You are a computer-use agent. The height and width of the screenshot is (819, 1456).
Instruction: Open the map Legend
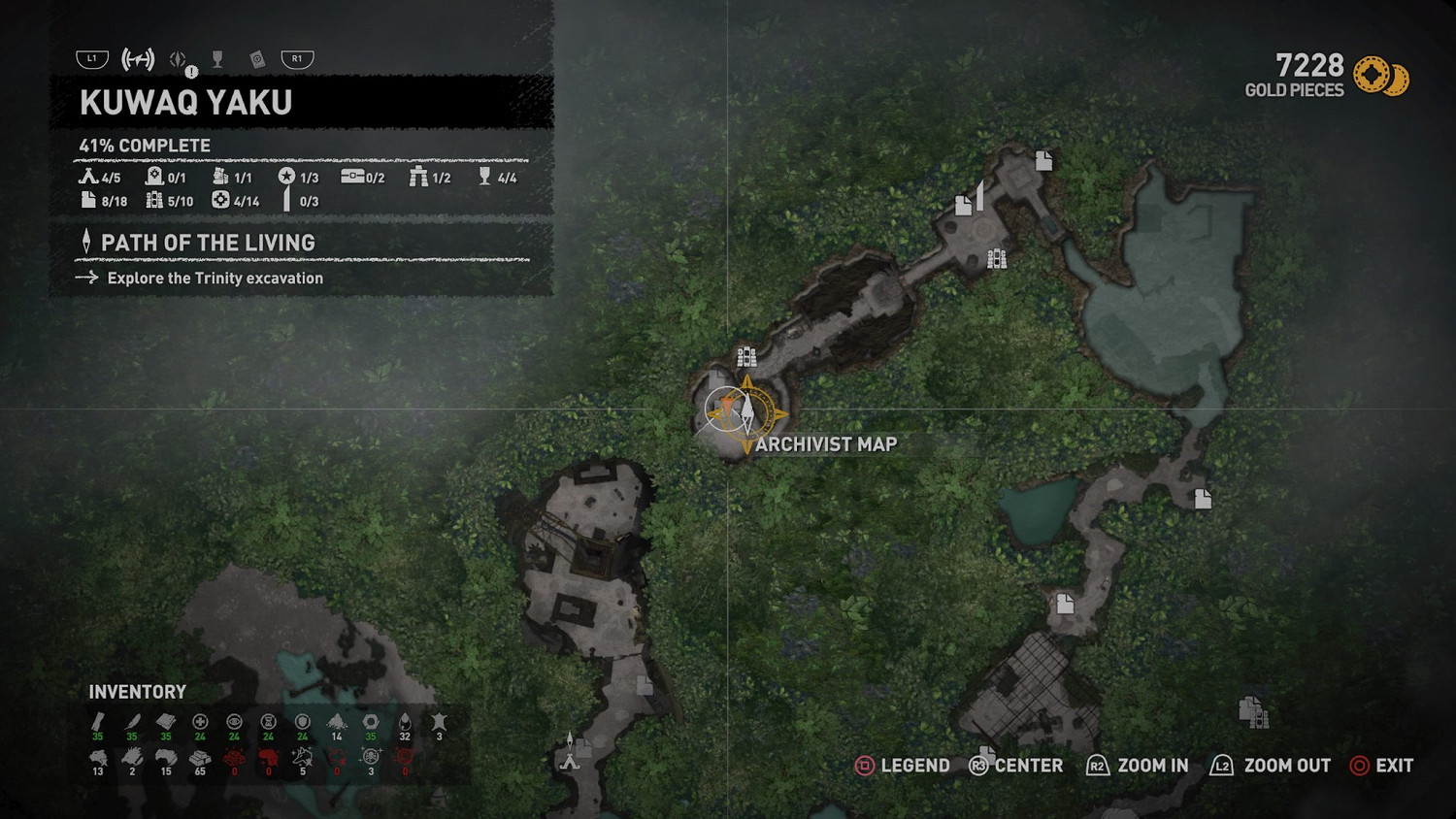903,766
